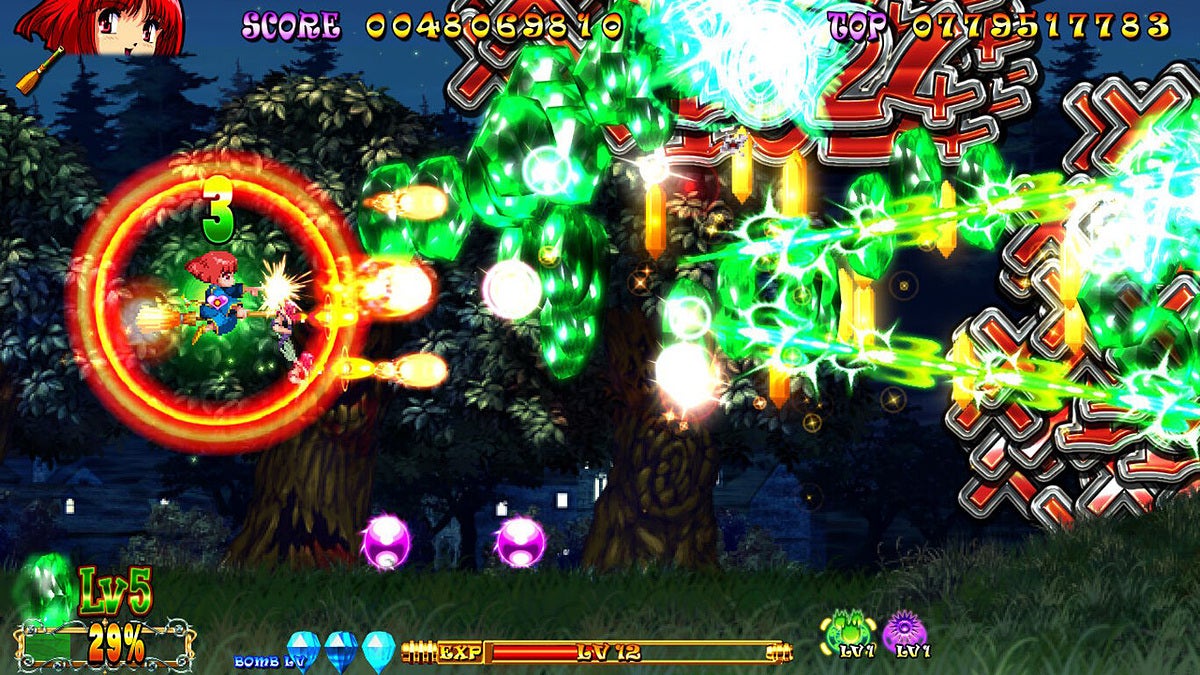The height and width of the screenshot is (675, 1200).
Task: Activate the purple familiar LV1 icon
Action: coord(905,630)
